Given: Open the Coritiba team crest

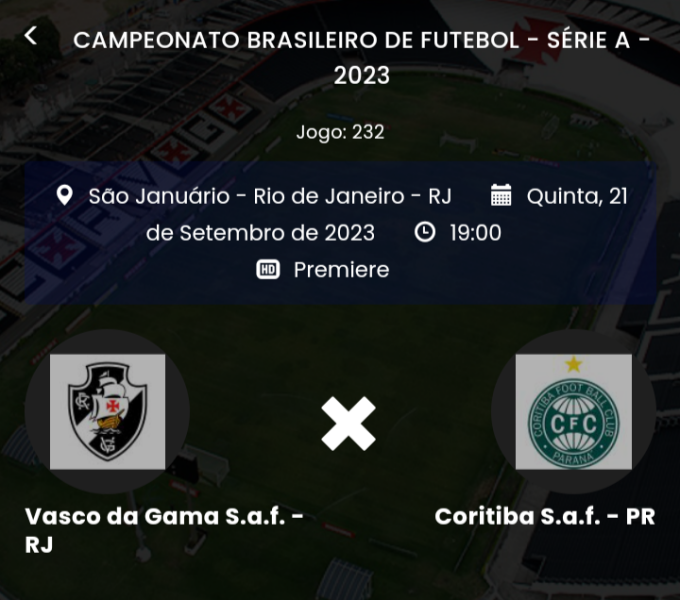Looking at the screenshot, I should [573, 412].
